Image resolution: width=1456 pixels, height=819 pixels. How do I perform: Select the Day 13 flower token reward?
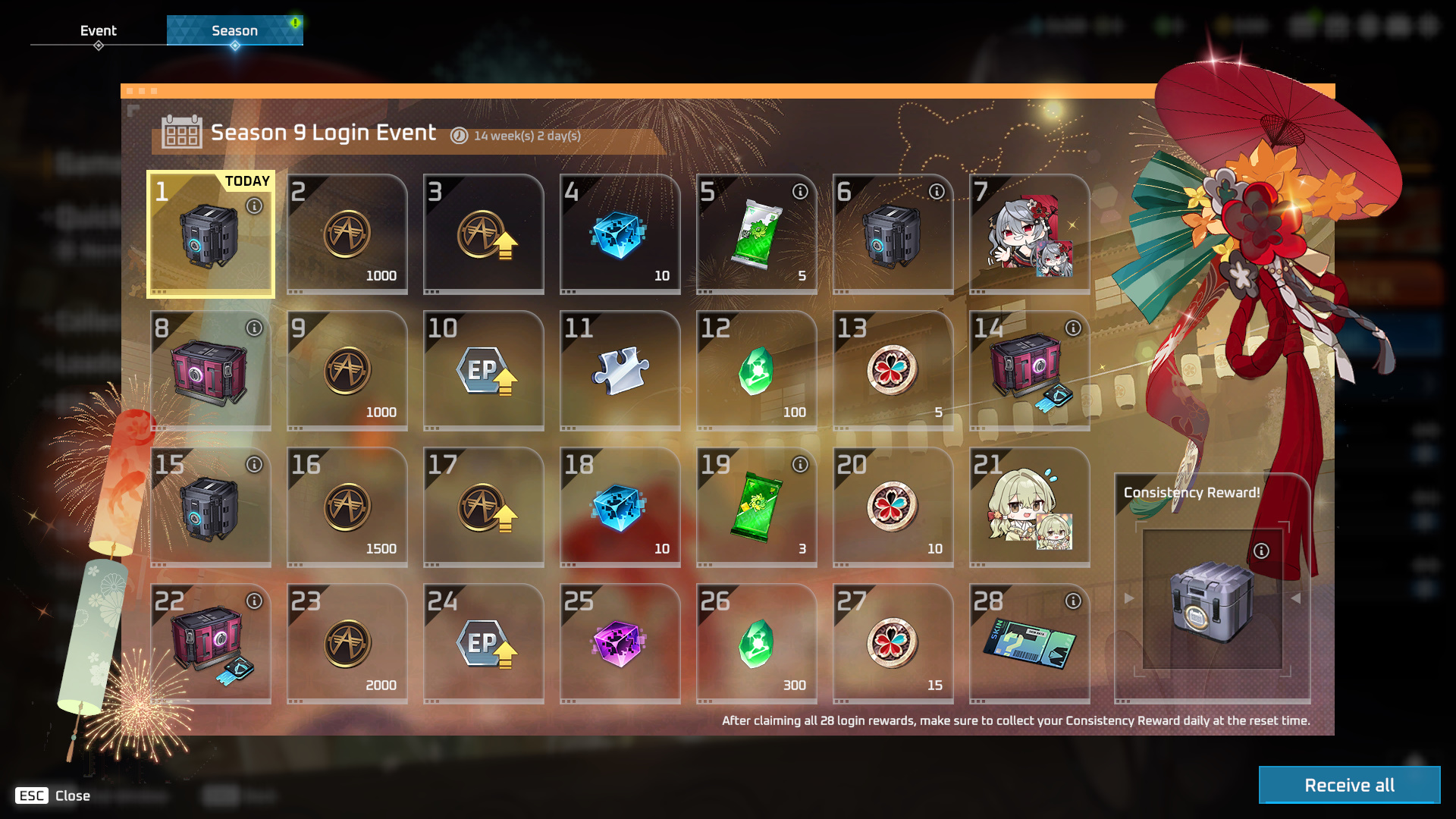893,372
